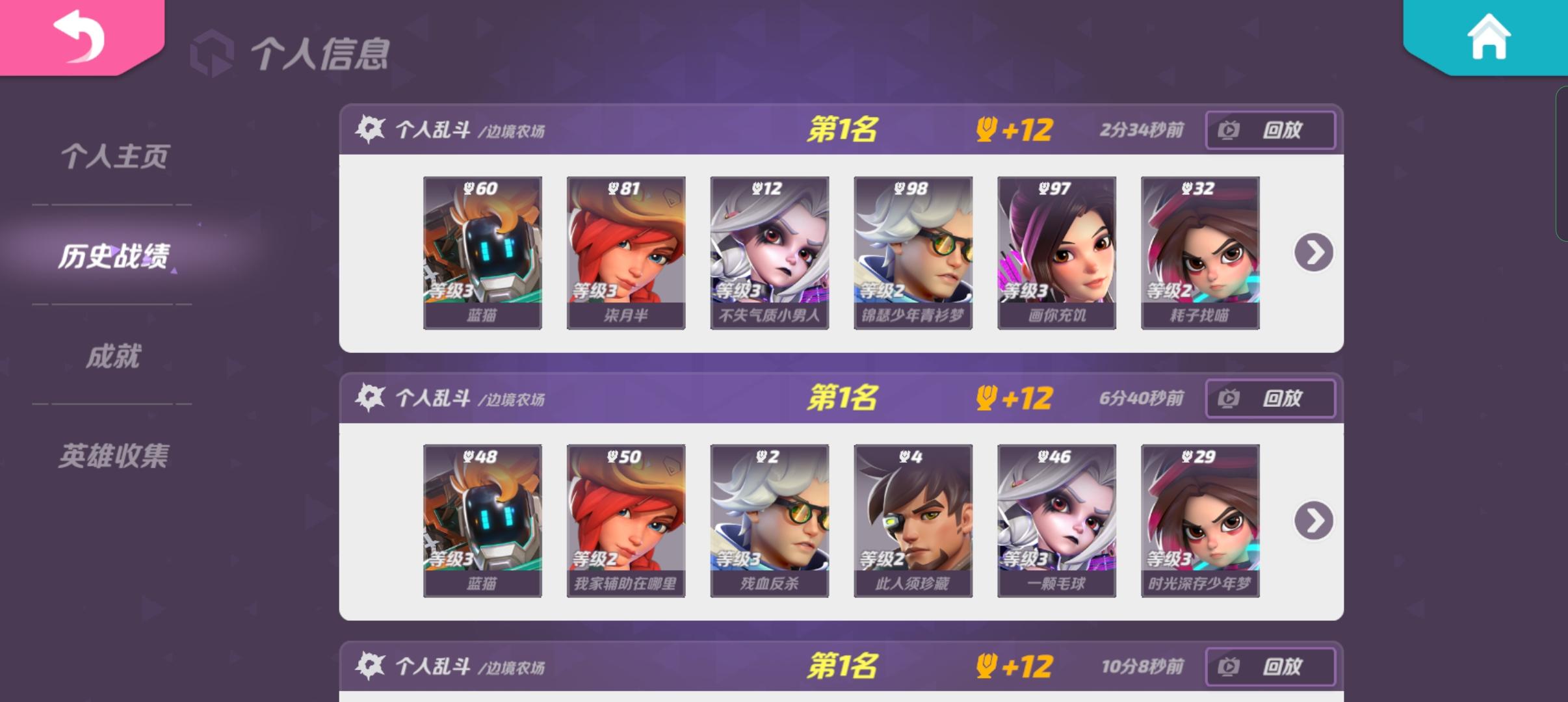Click the trophy icon beside +12 in the first match
This screenshot has width=1568, height=702.
(986, 129)
